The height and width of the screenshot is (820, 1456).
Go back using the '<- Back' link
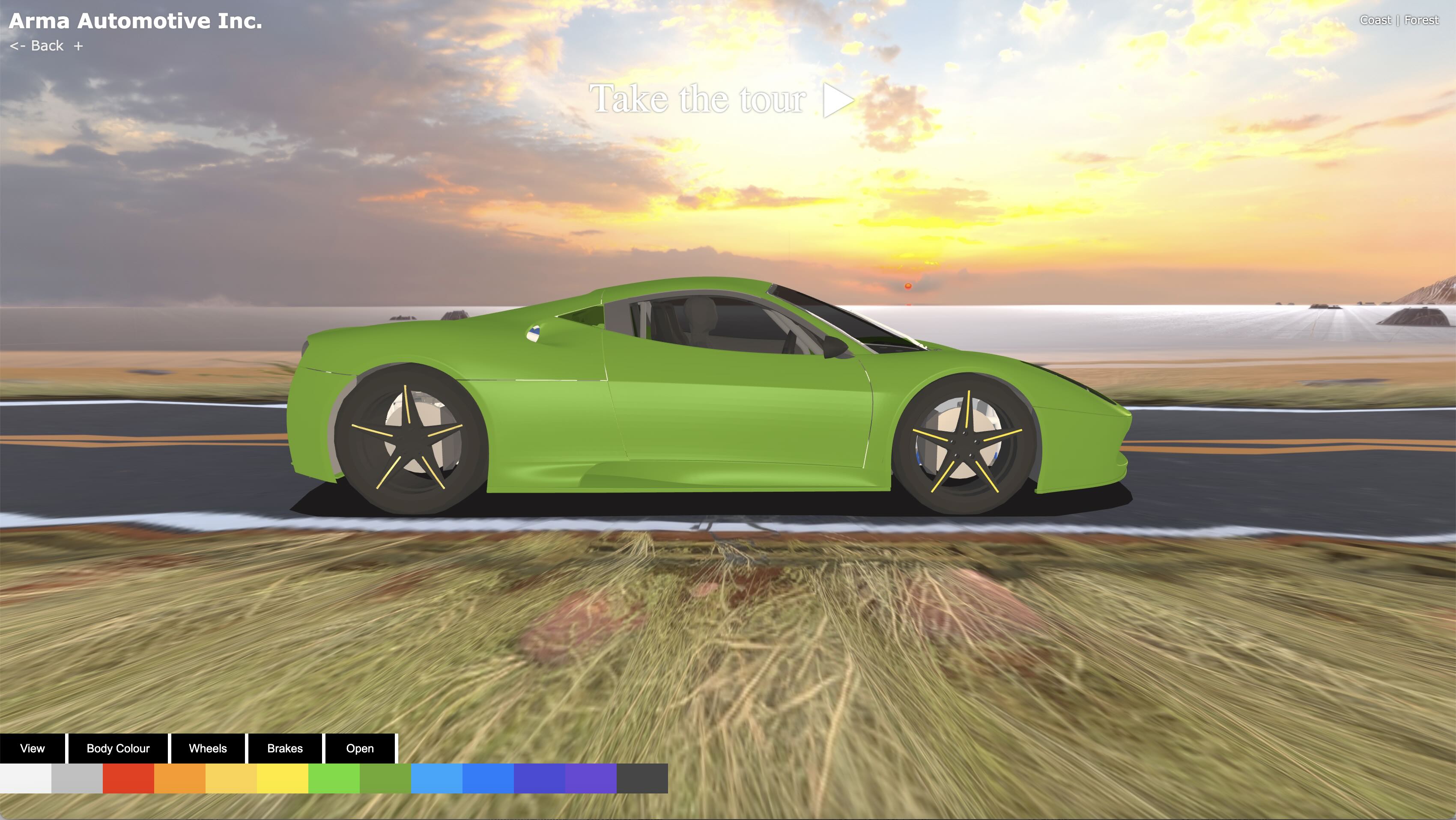[x=37, y=46]
